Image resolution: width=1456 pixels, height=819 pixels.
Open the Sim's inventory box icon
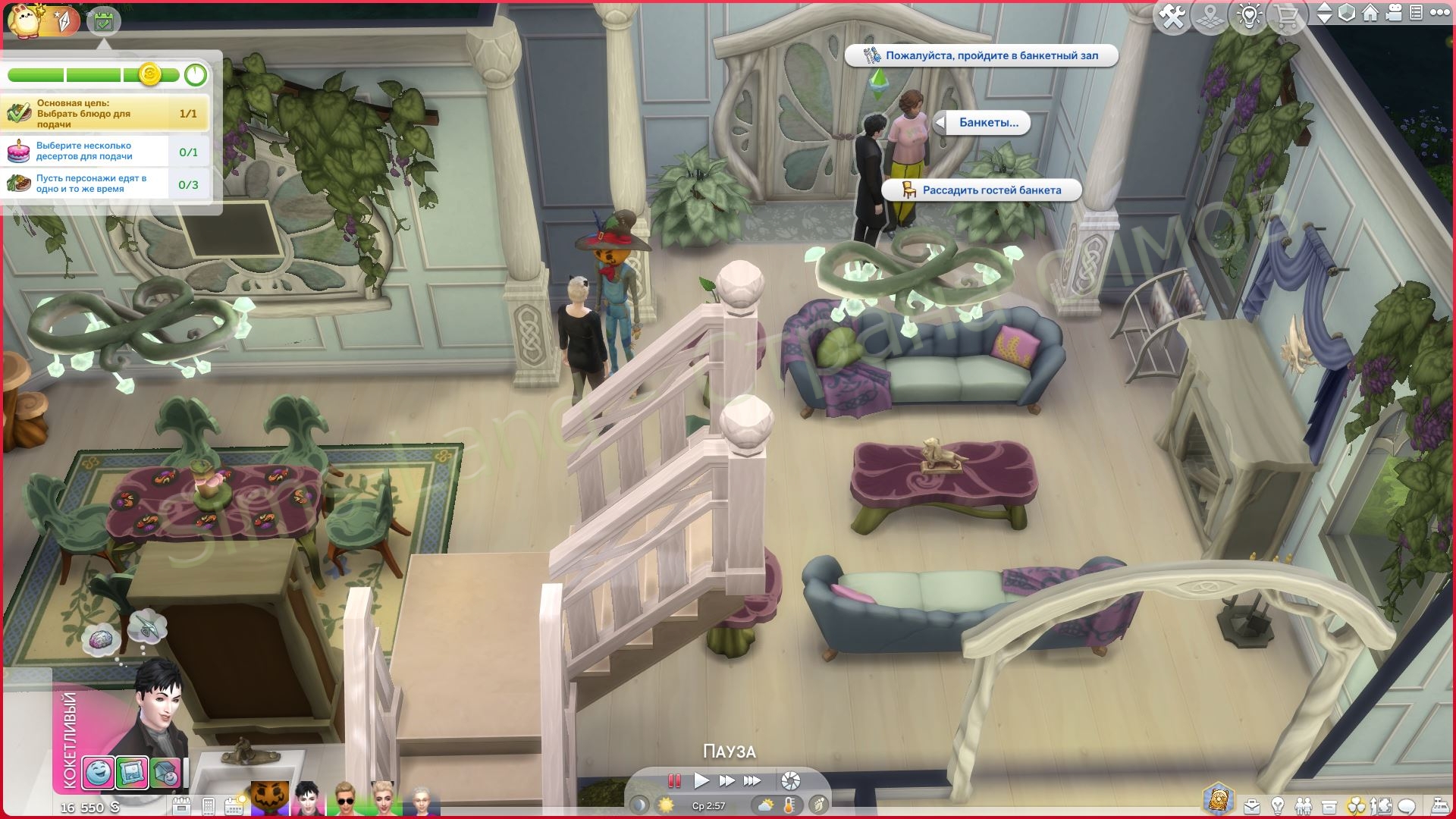point(1329,805)
